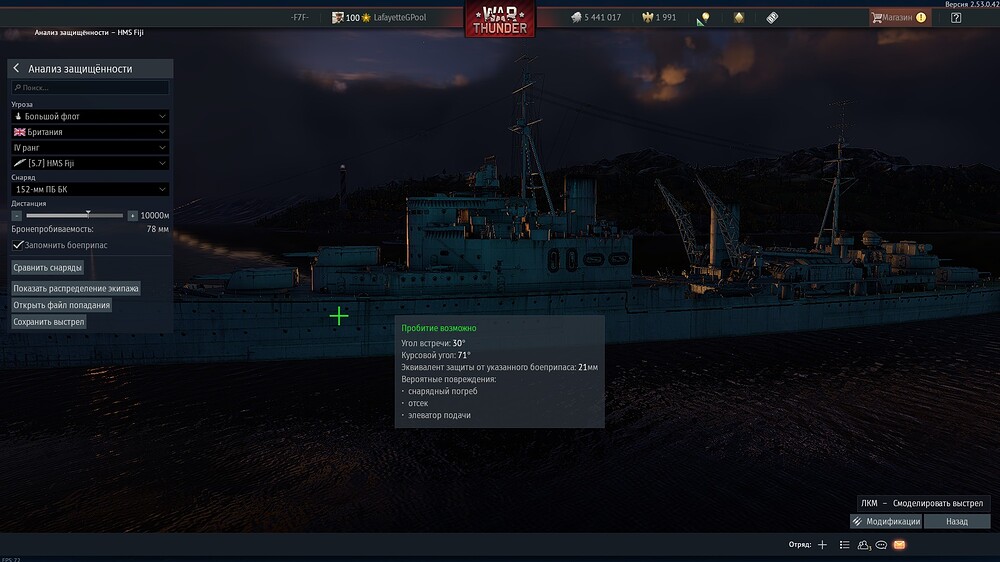Toggle the Запомнить боеприпас checkbox

[x=18, y=244]
